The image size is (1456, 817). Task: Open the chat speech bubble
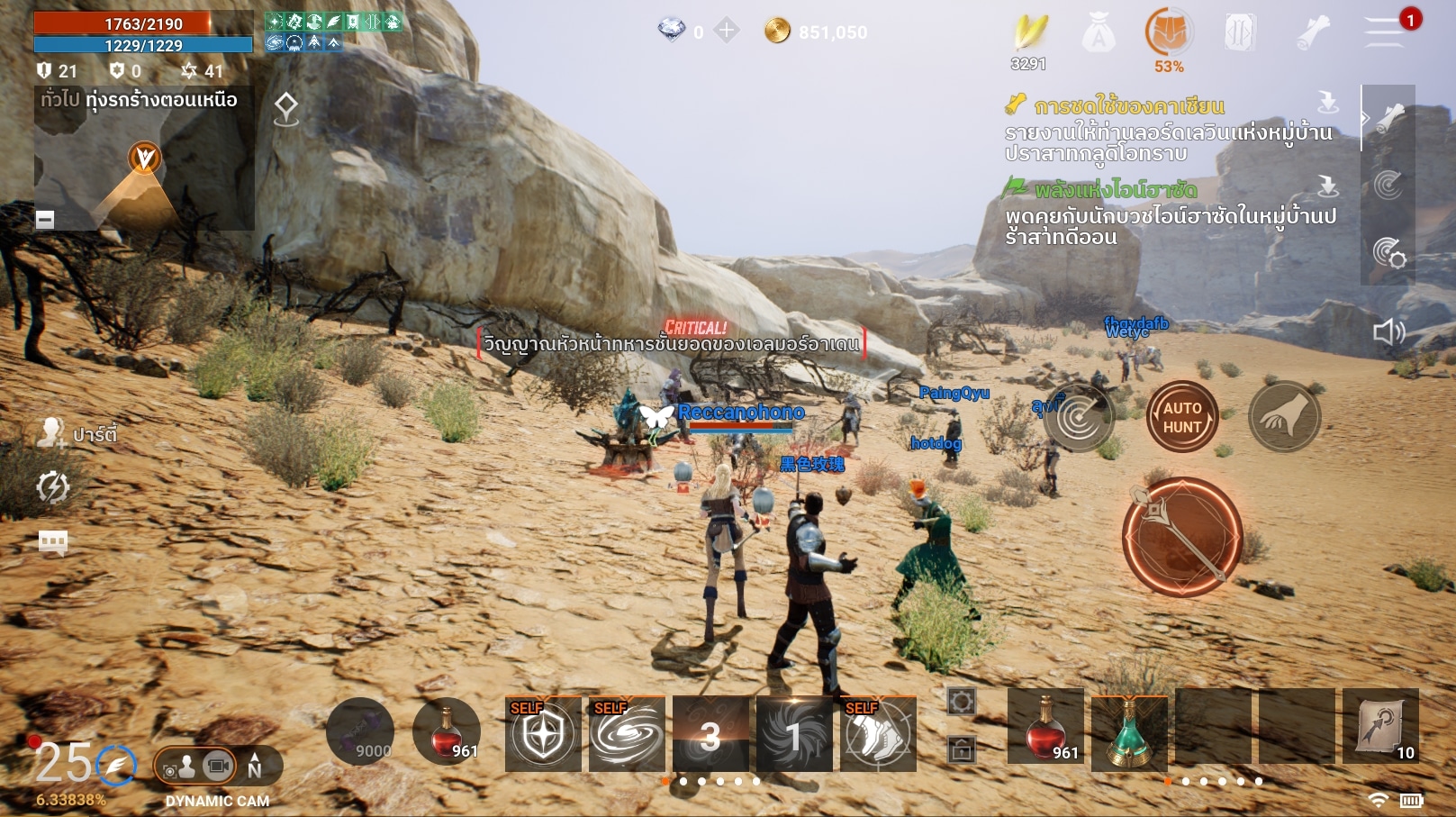[x=53, y=542]
